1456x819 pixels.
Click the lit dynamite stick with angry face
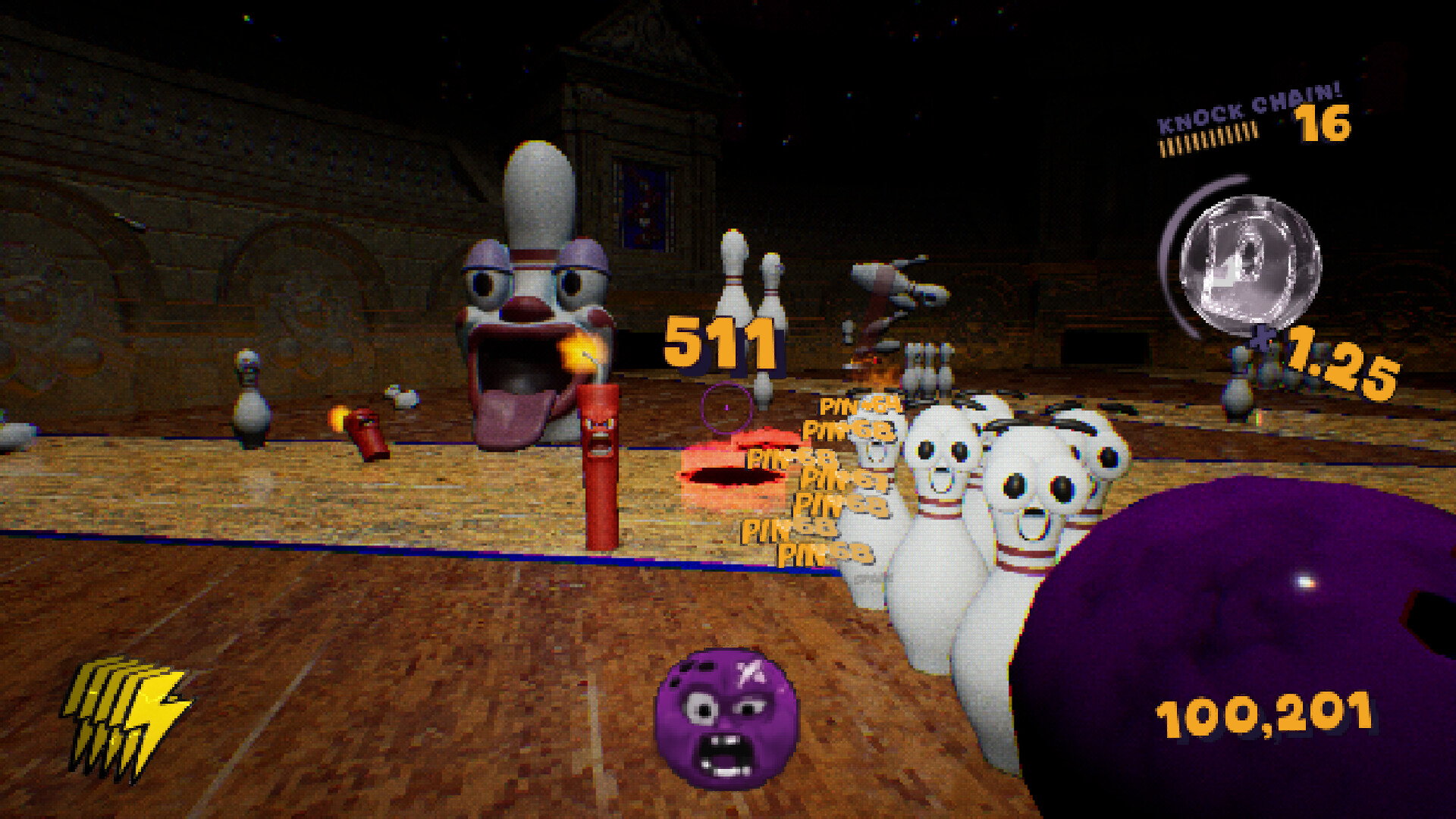601,455
